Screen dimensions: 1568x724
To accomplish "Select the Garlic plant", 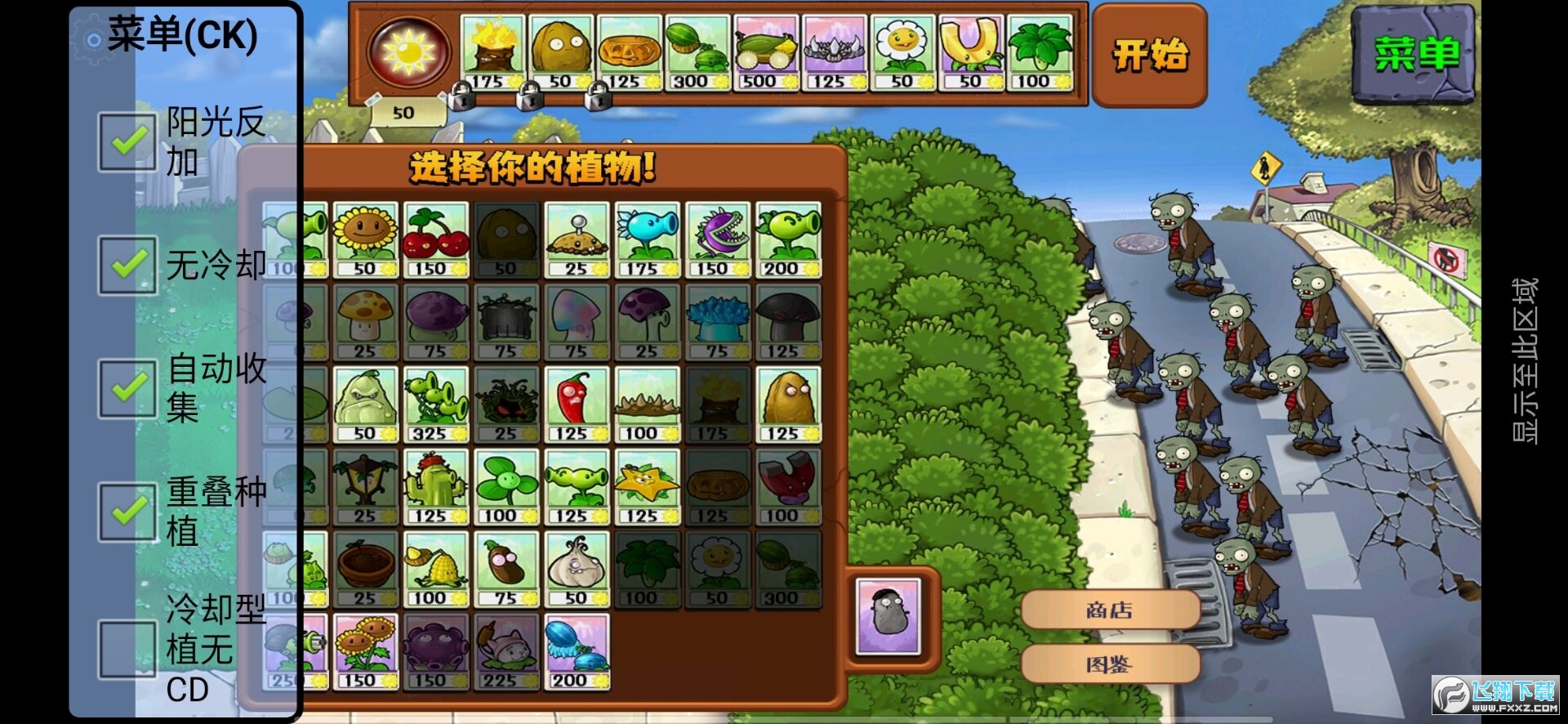I will (577, 568).
